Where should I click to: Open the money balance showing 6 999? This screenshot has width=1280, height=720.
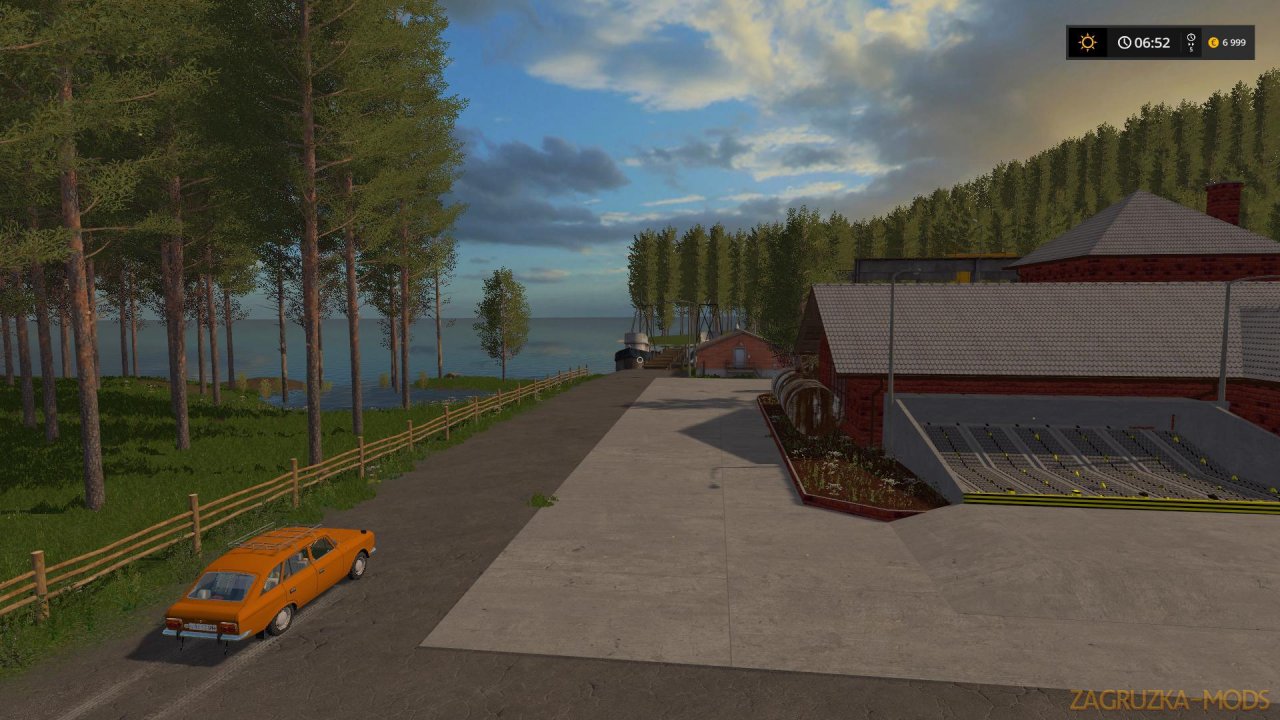click(x=1235, y=42)
